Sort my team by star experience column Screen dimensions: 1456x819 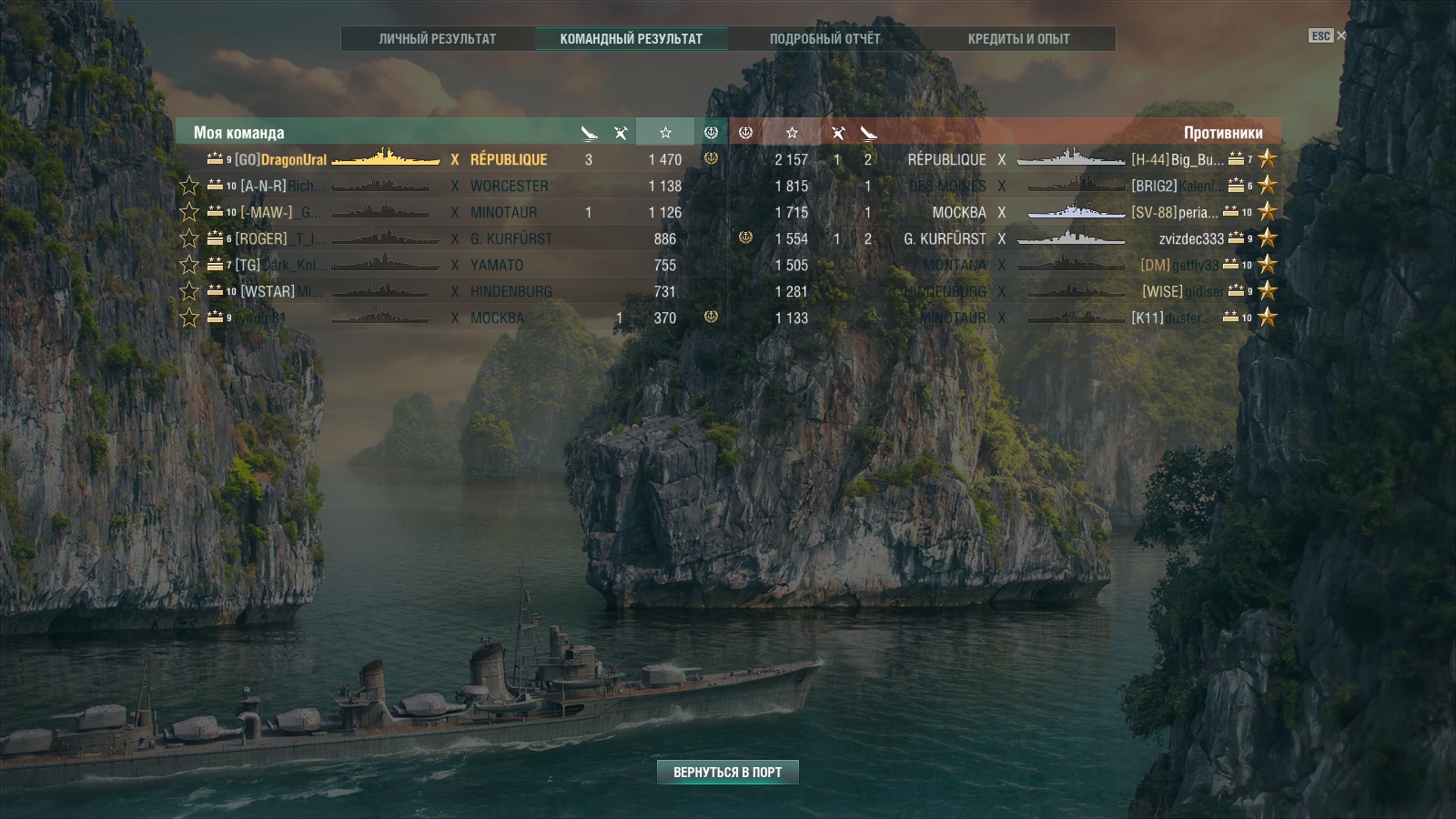pos(665,133)
